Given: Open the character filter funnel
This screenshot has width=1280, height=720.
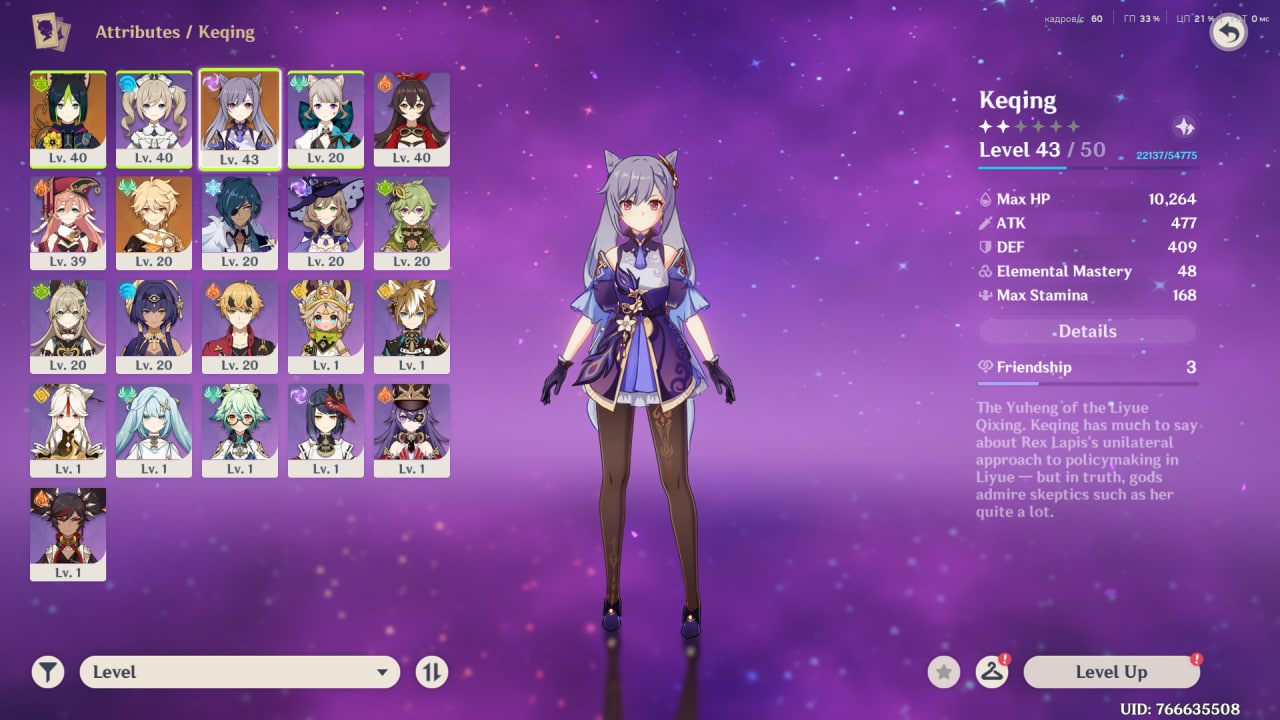Looking at the screenshot, I should 48,672.
